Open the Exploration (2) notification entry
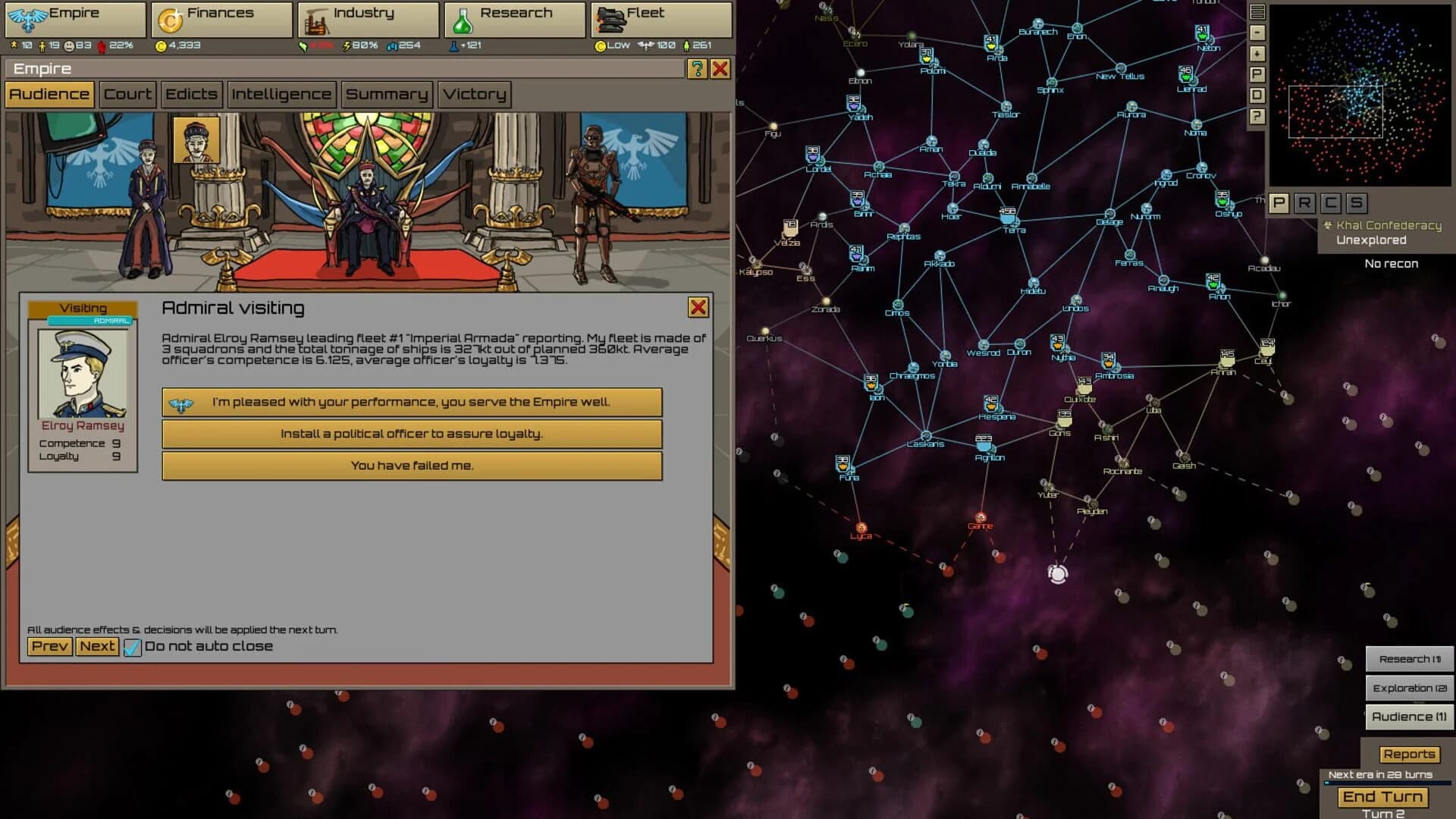The width and height of the screenshot is (1456, 819). point(1409,687)
